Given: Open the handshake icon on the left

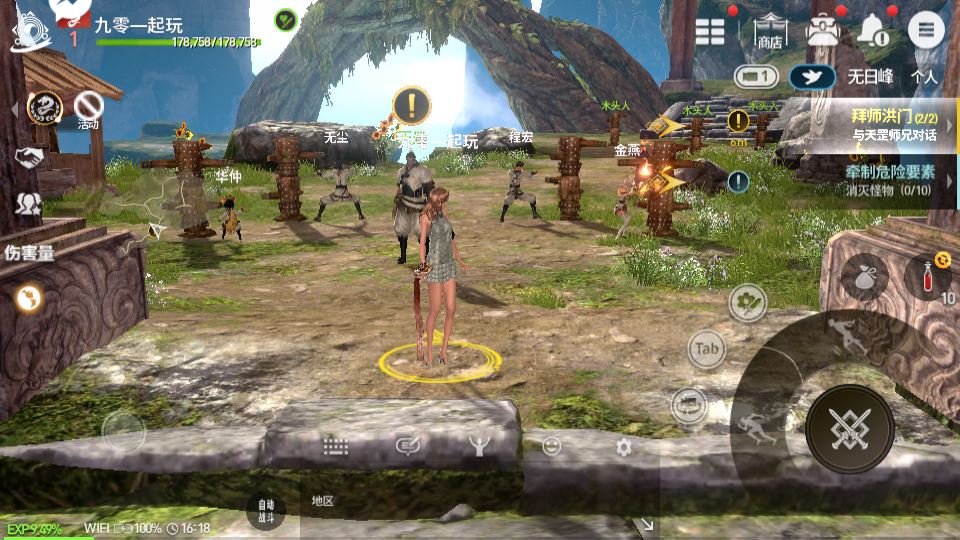Looking at the screenshot, I should [x=28, y=157].
